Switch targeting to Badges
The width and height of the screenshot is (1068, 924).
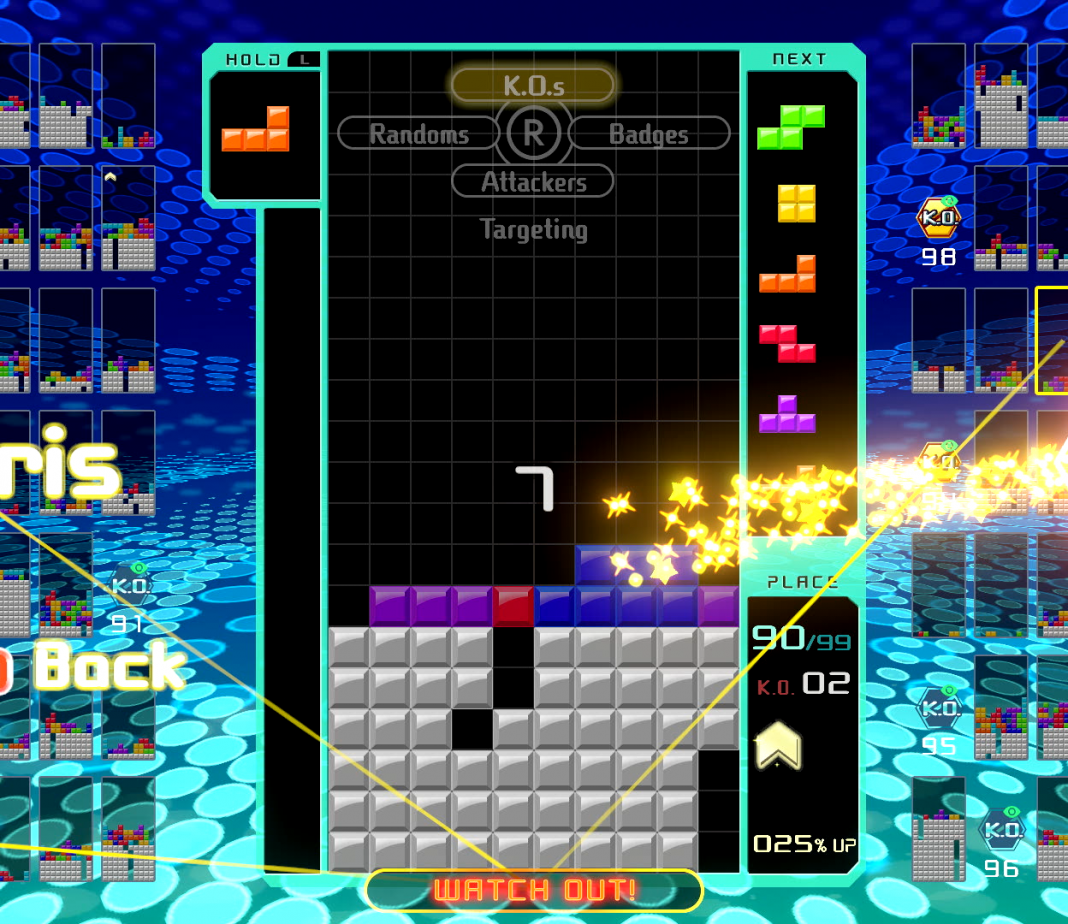pyautogui.click(x=649, y=133)
